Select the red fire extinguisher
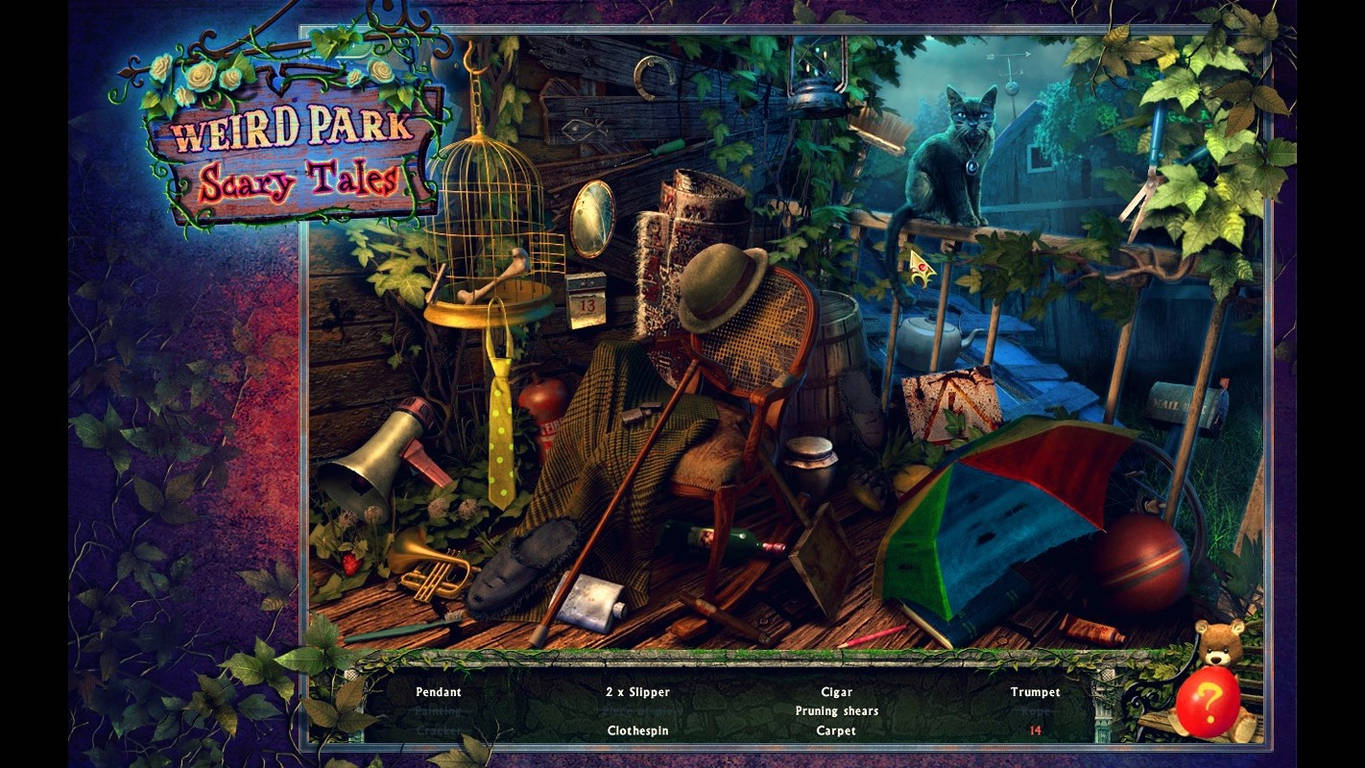Screen dimensions: 1365x768 click(x=545, y=400)
